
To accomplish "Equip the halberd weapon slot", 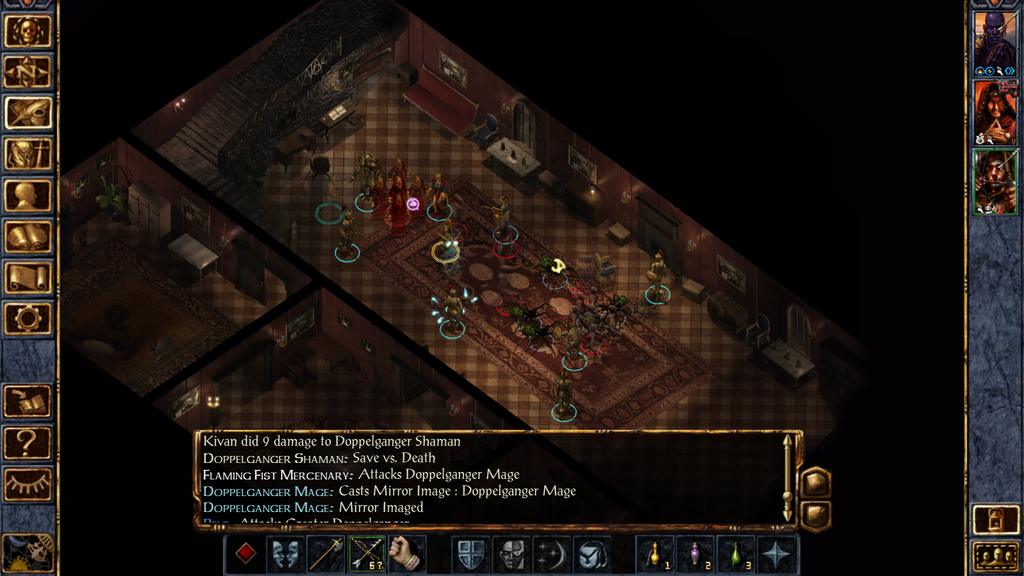I will pos(326,553).
